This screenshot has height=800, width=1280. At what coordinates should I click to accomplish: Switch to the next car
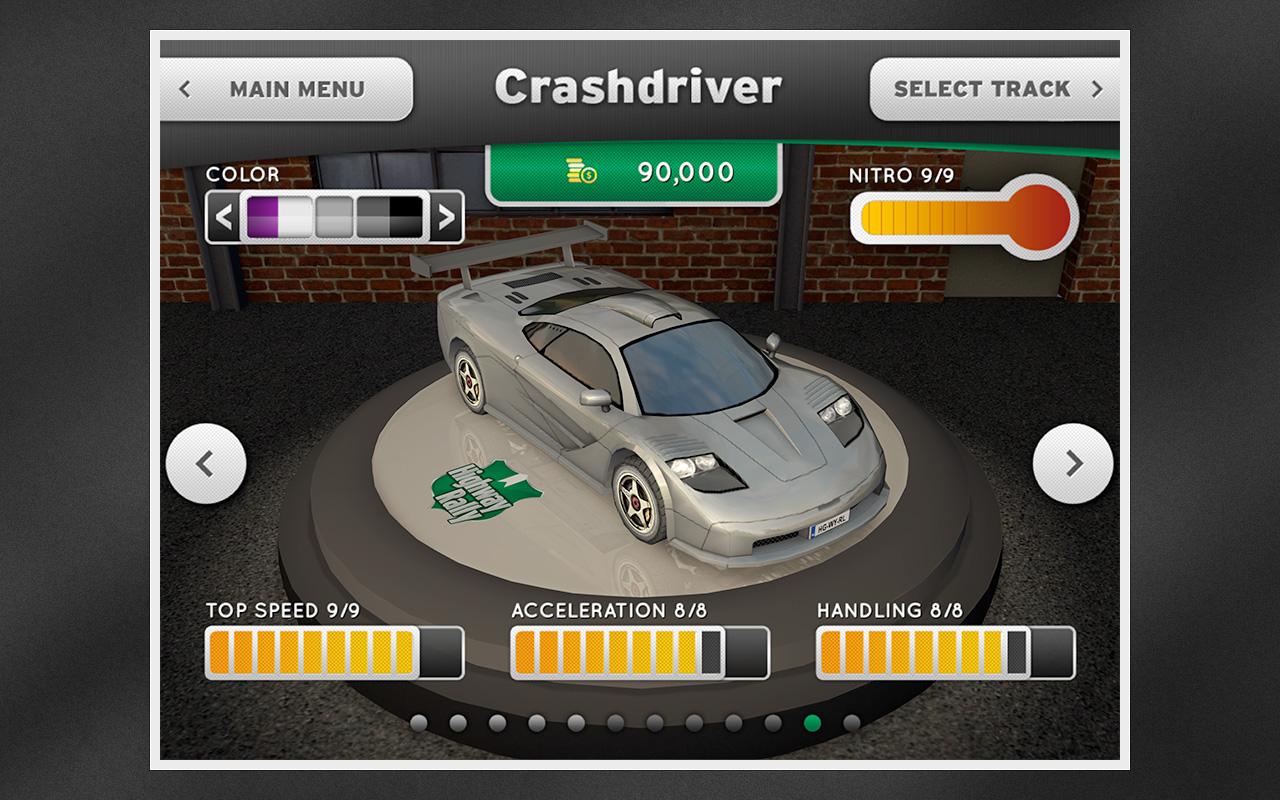coord(1072,463)
